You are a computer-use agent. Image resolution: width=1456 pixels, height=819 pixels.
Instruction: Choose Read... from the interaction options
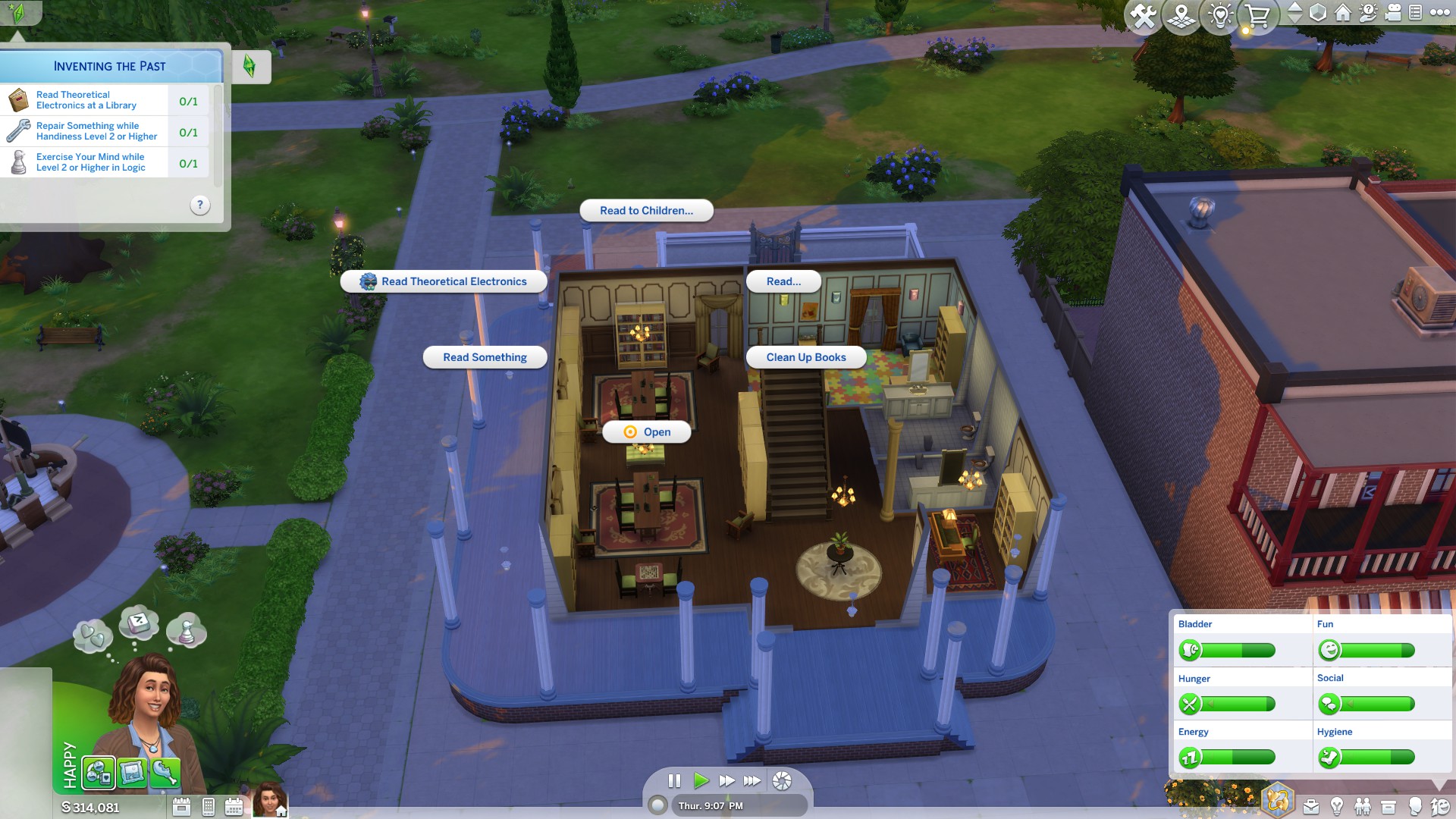pos(783,281)
